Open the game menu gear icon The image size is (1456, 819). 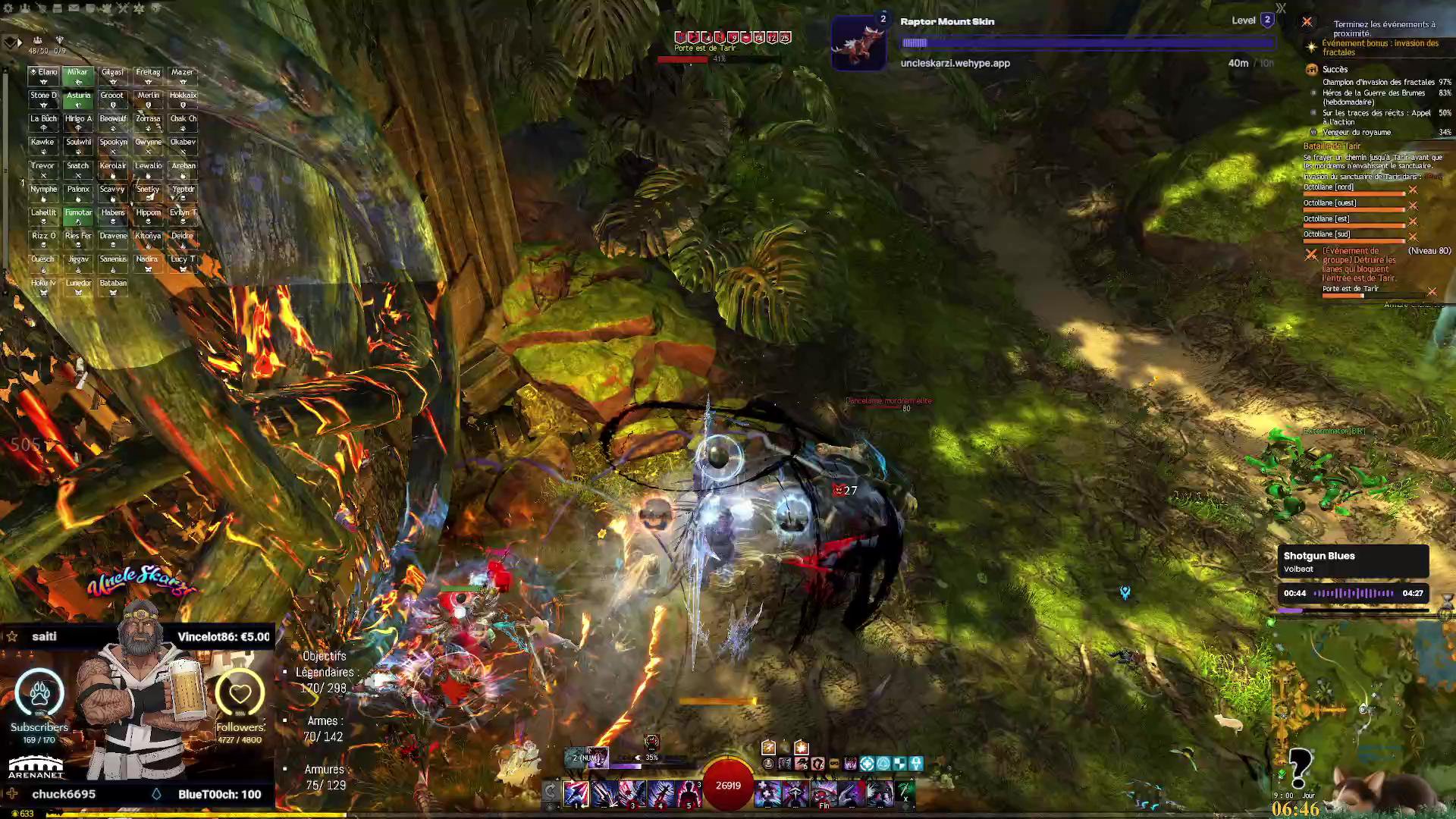(x=8, y=8)
